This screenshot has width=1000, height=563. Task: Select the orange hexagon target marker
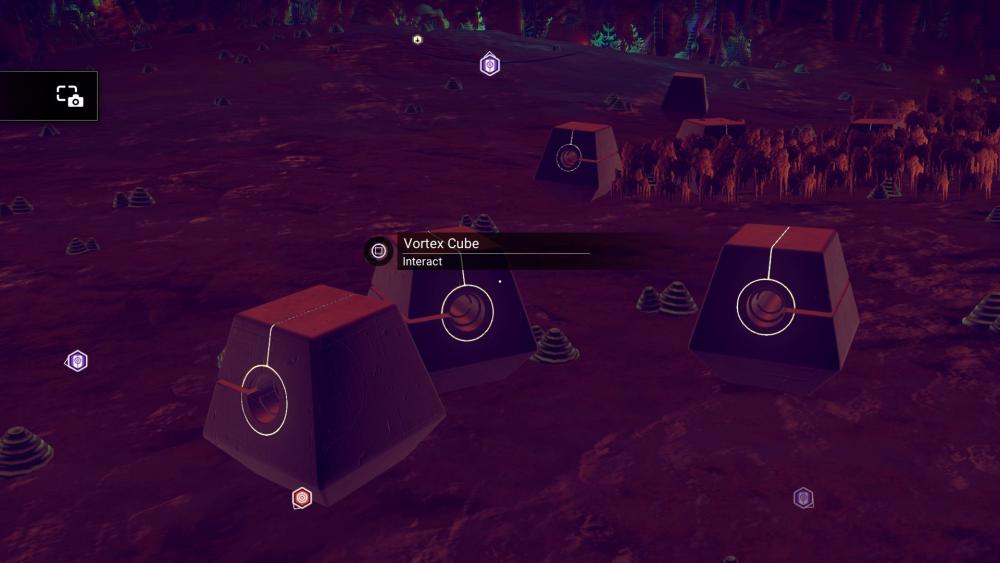tap(302, 497)
